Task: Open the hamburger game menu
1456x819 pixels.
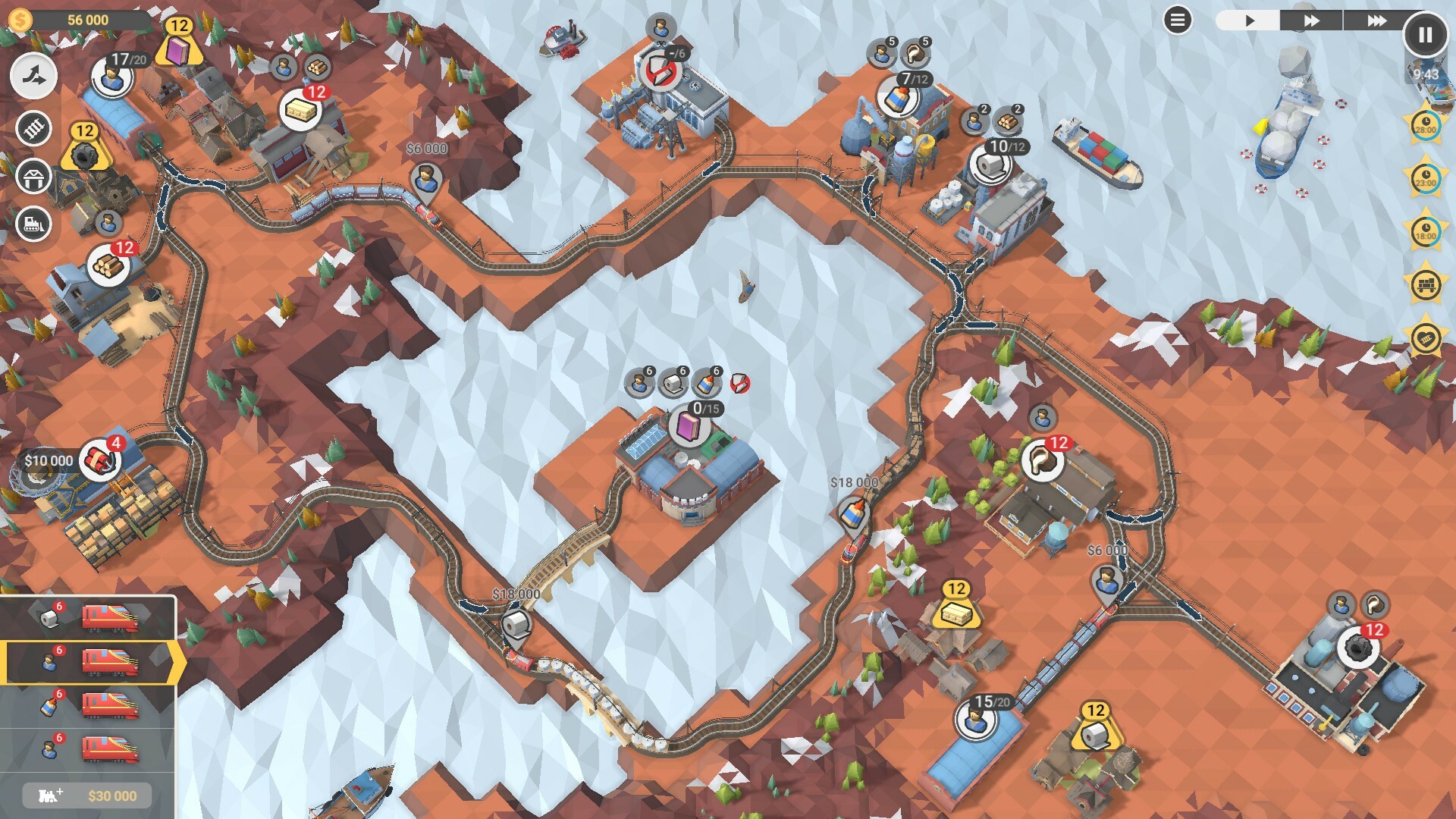Action: [1178, 20]
